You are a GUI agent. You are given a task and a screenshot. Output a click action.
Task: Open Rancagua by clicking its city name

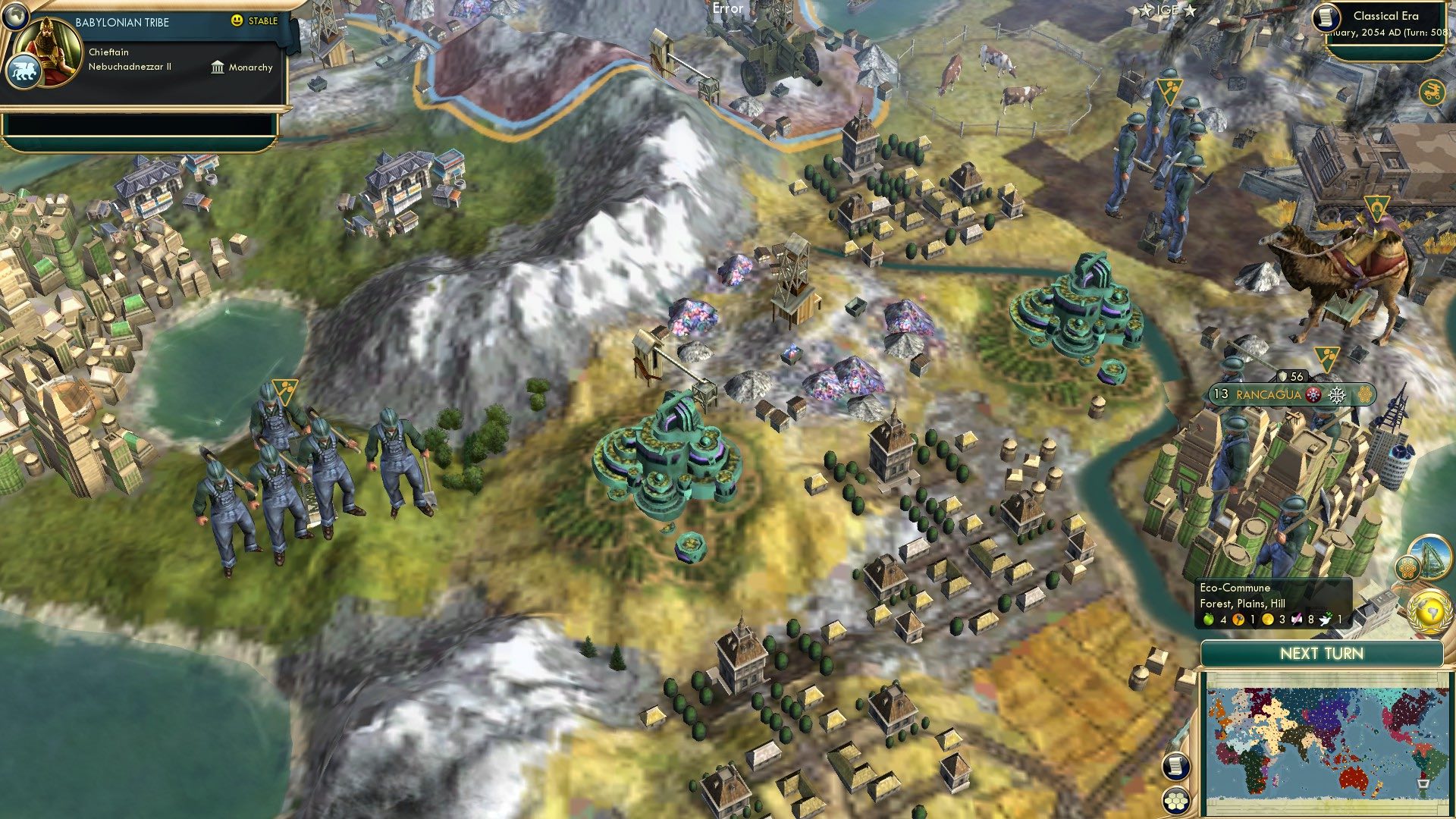[x=1268, y=396]
